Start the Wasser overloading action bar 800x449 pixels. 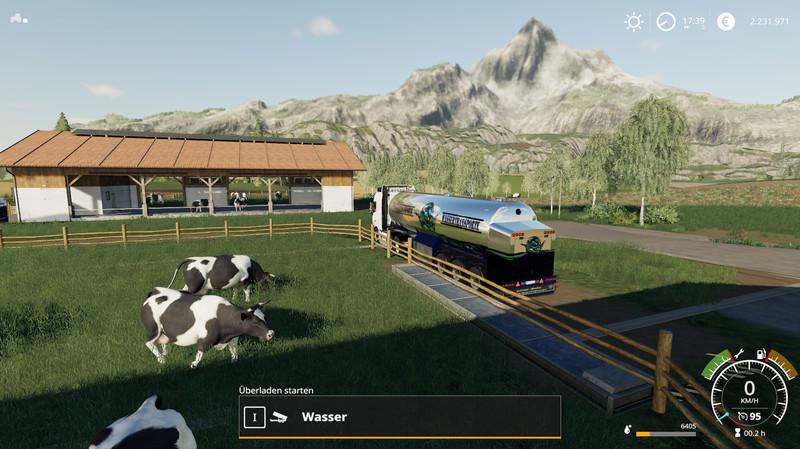point(399,416)
